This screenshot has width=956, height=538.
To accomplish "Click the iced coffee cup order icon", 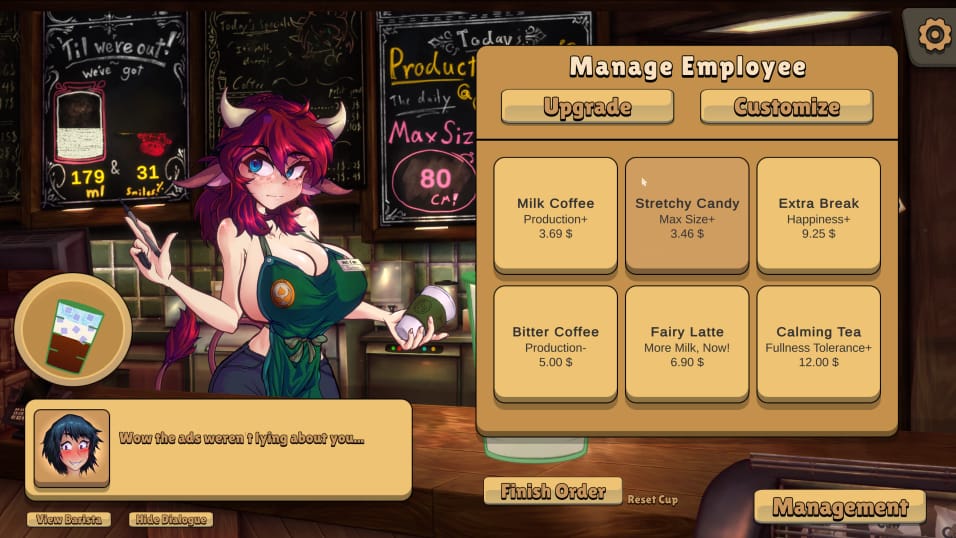I will tap(73, 331).
